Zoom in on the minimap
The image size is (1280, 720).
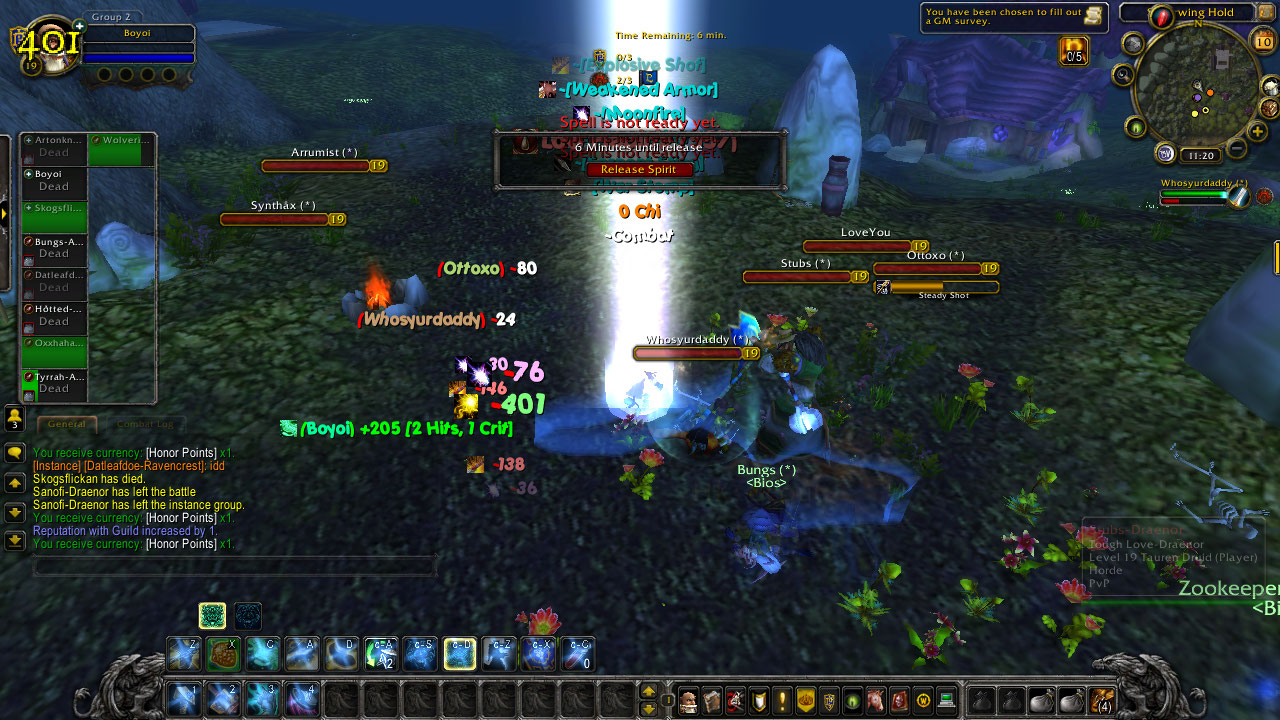(1258, 131)
